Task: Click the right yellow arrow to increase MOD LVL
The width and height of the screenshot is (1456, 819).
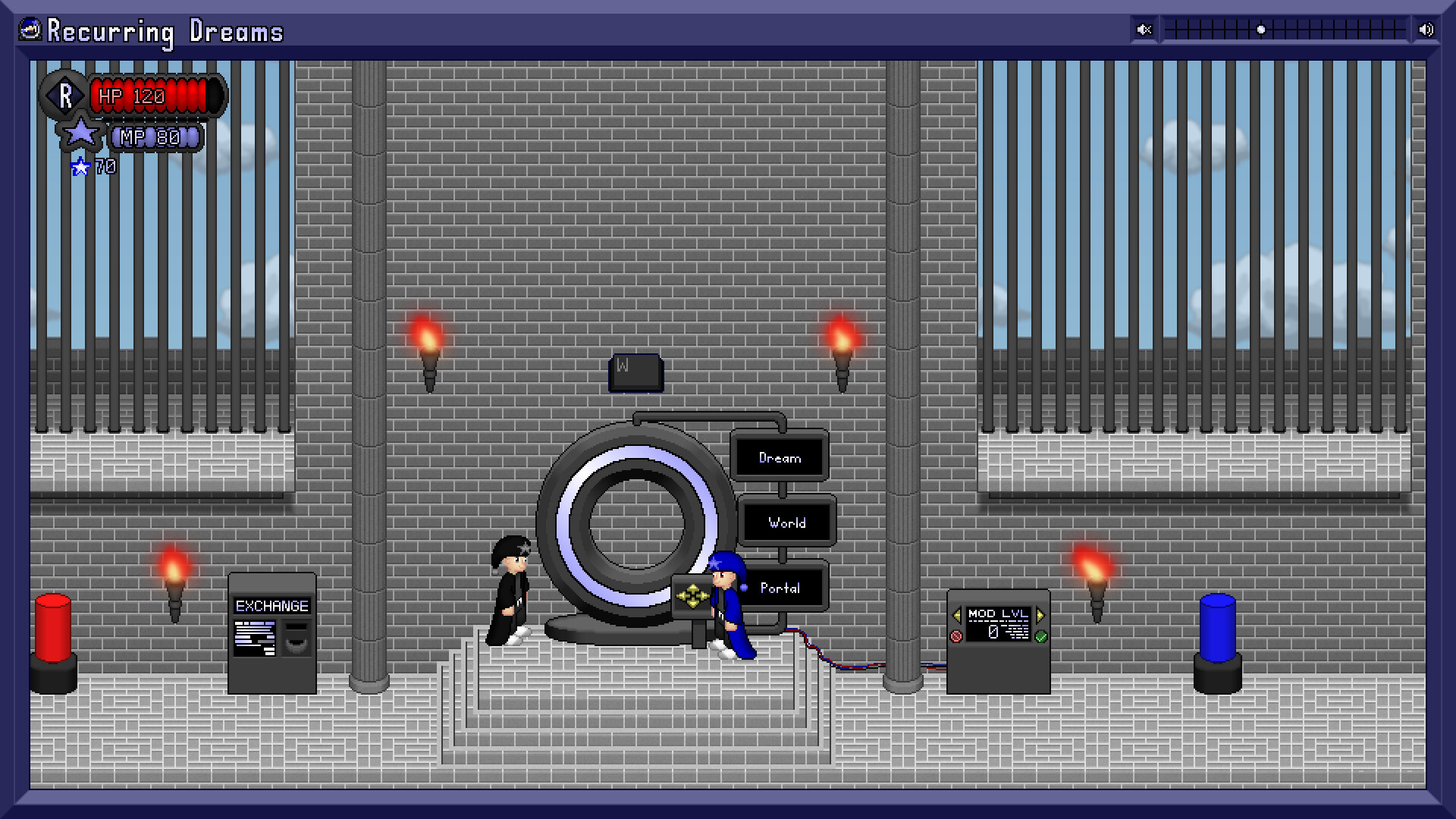Action: 1040,614
